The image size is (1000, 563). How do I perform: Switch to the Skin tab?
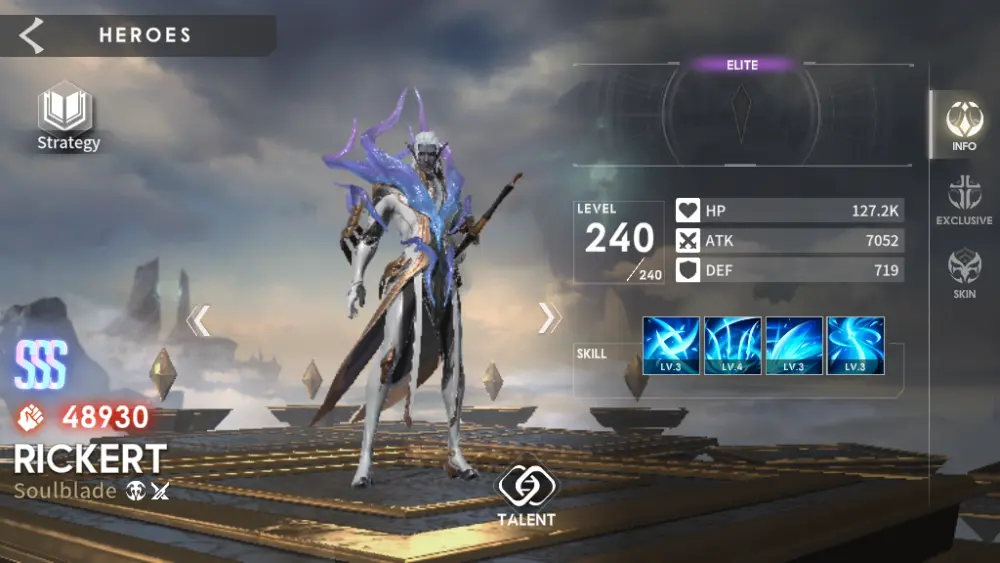pos(964,273)
